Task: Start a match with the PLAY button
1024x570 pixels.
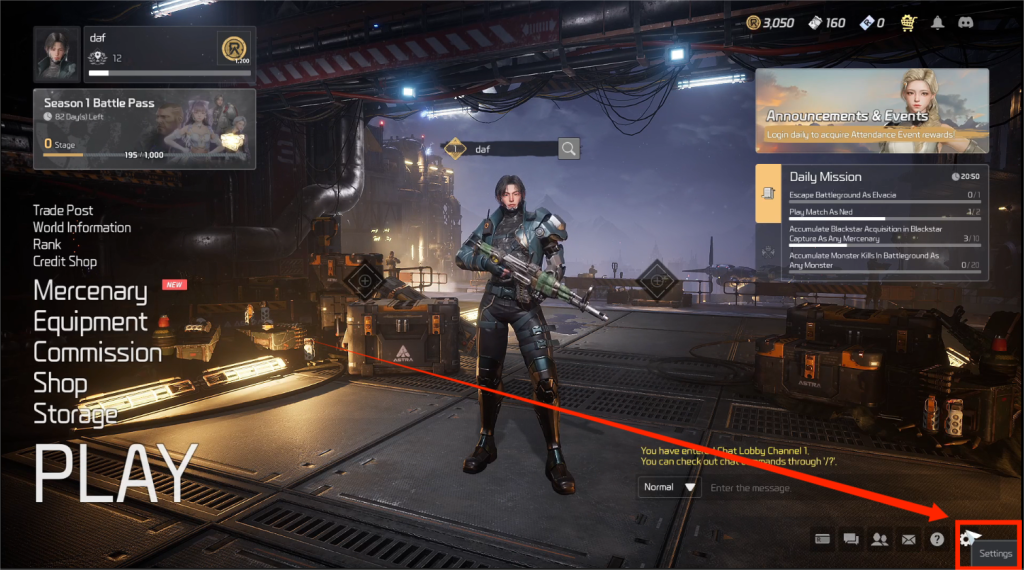Action: coord(115,472)
